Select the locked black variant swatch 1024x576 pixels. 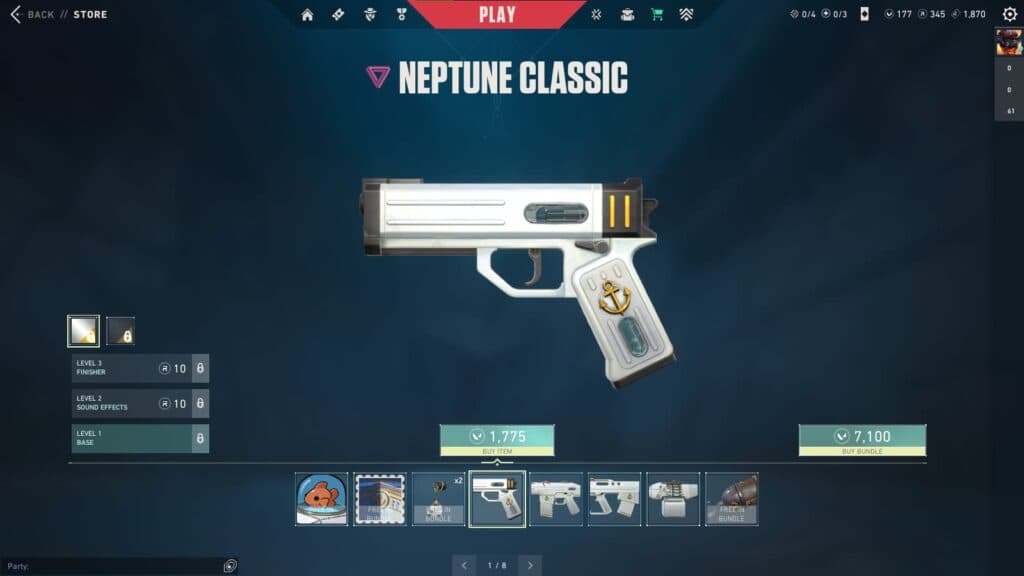tap(121, 330)
